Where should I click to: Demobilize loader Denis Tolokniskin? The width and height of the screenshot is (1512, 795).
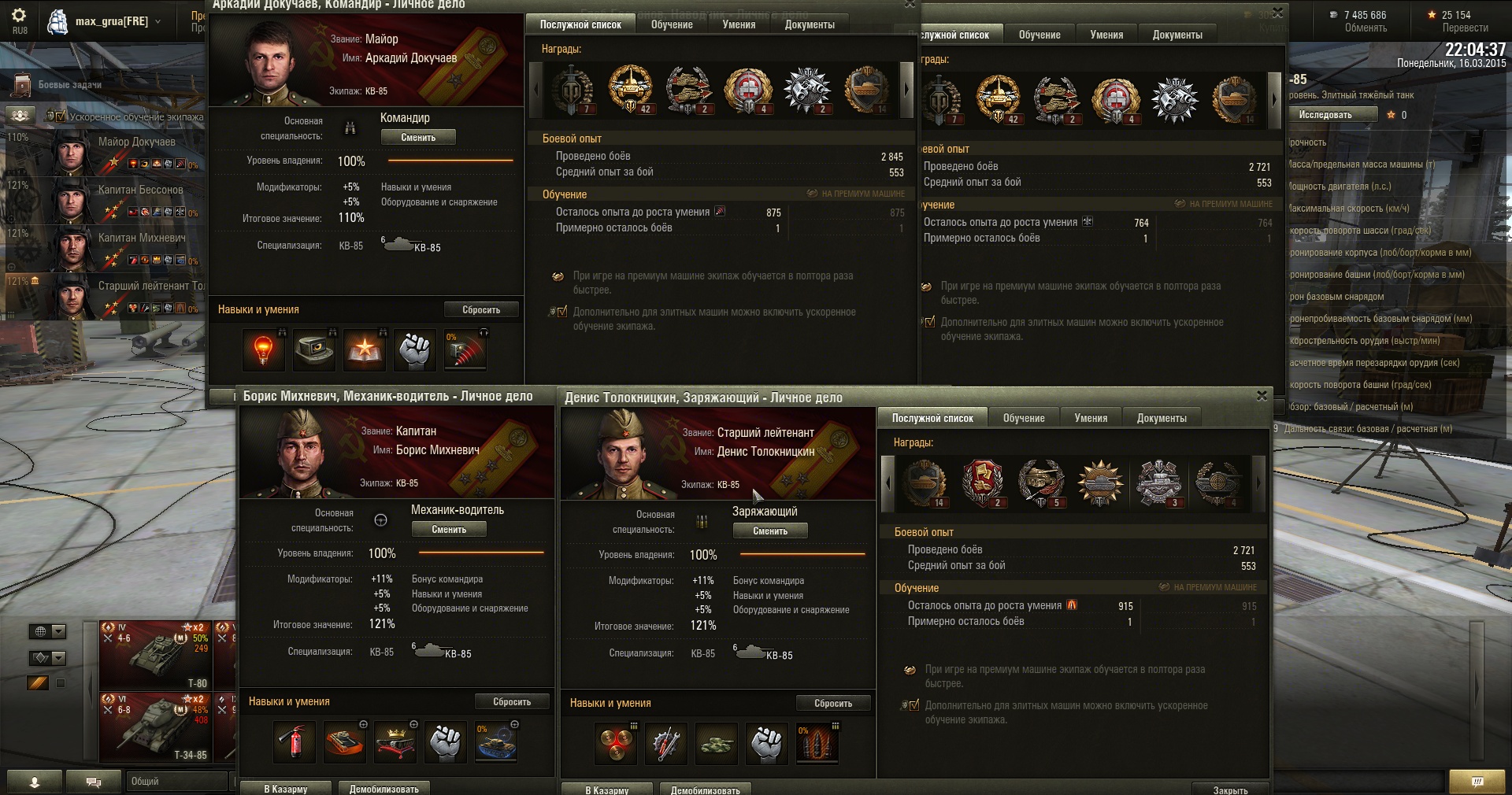click(x=705, y=789)
